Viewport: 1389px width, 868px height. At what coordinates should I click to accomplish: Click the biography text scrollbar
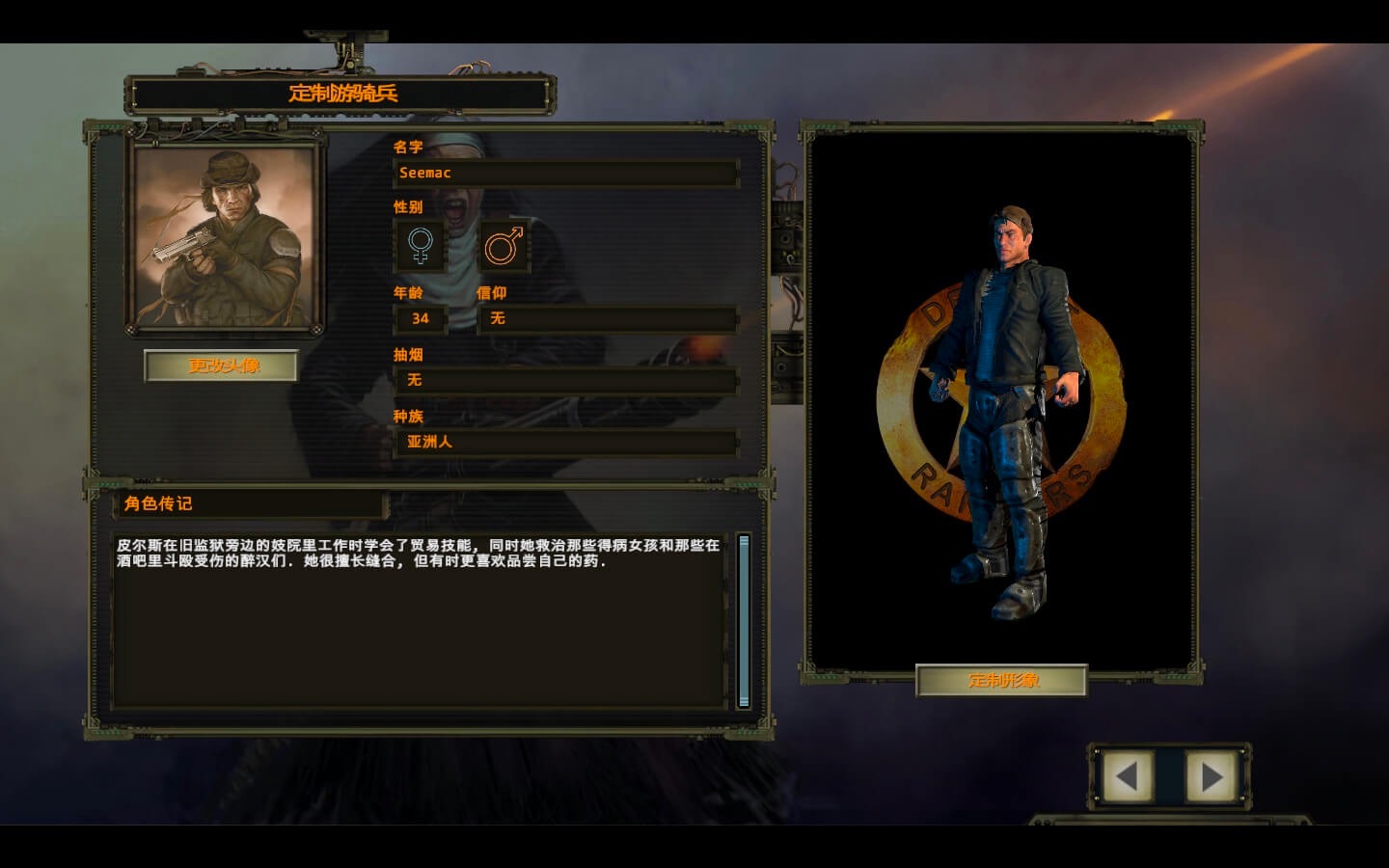coord(744,621)
